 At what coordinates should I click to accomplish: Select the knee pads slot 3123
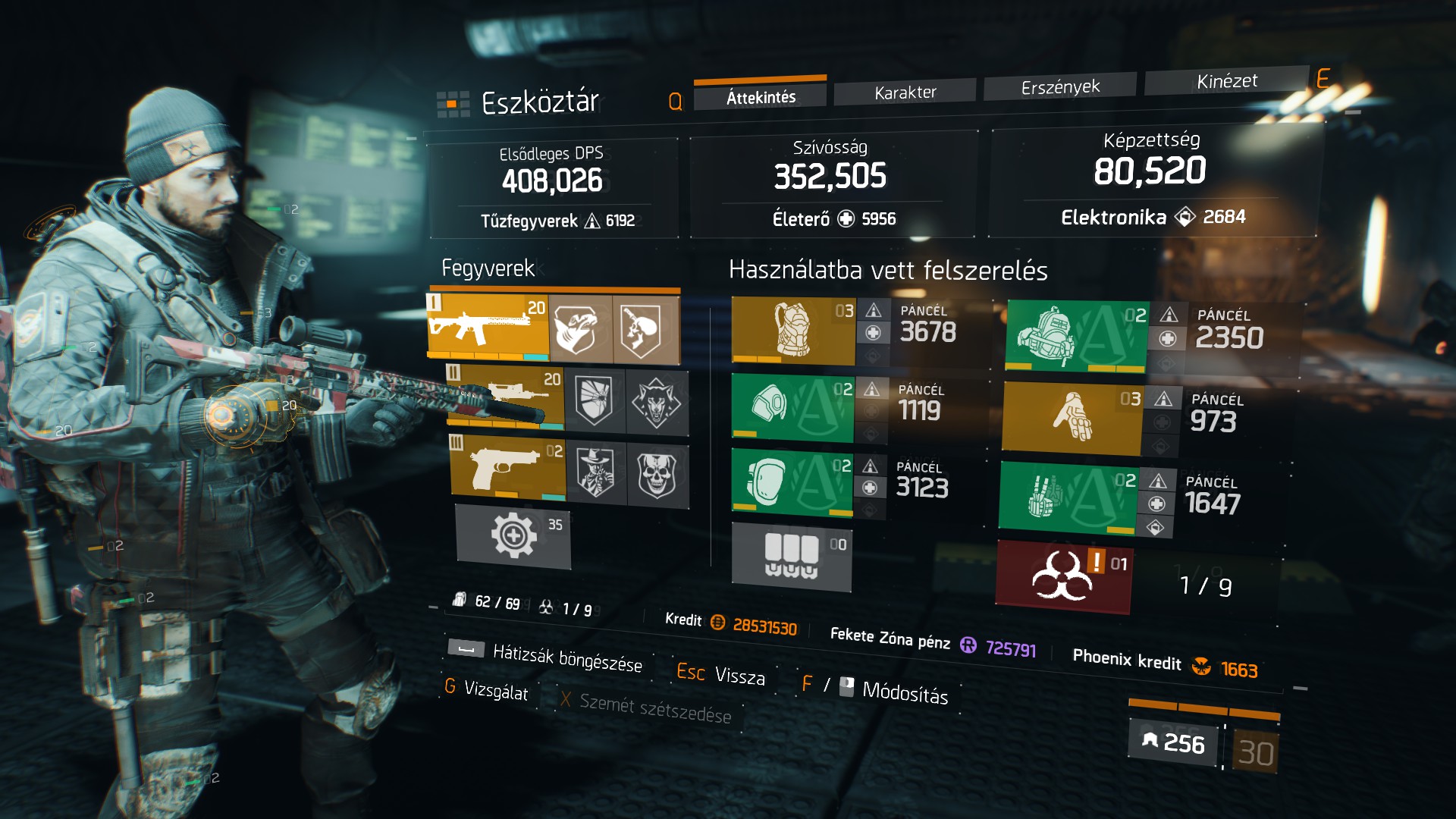792,482
